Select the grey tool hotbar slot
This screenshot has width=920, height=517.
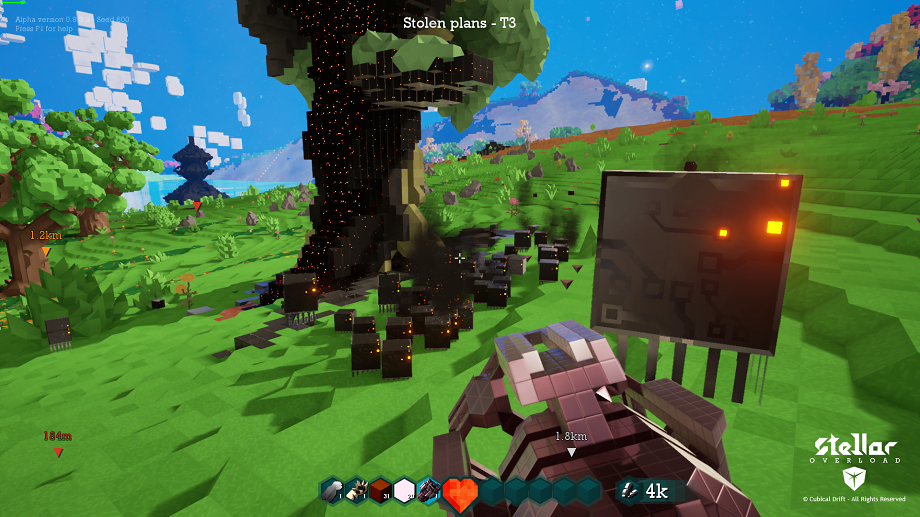[x=333, y=490]
